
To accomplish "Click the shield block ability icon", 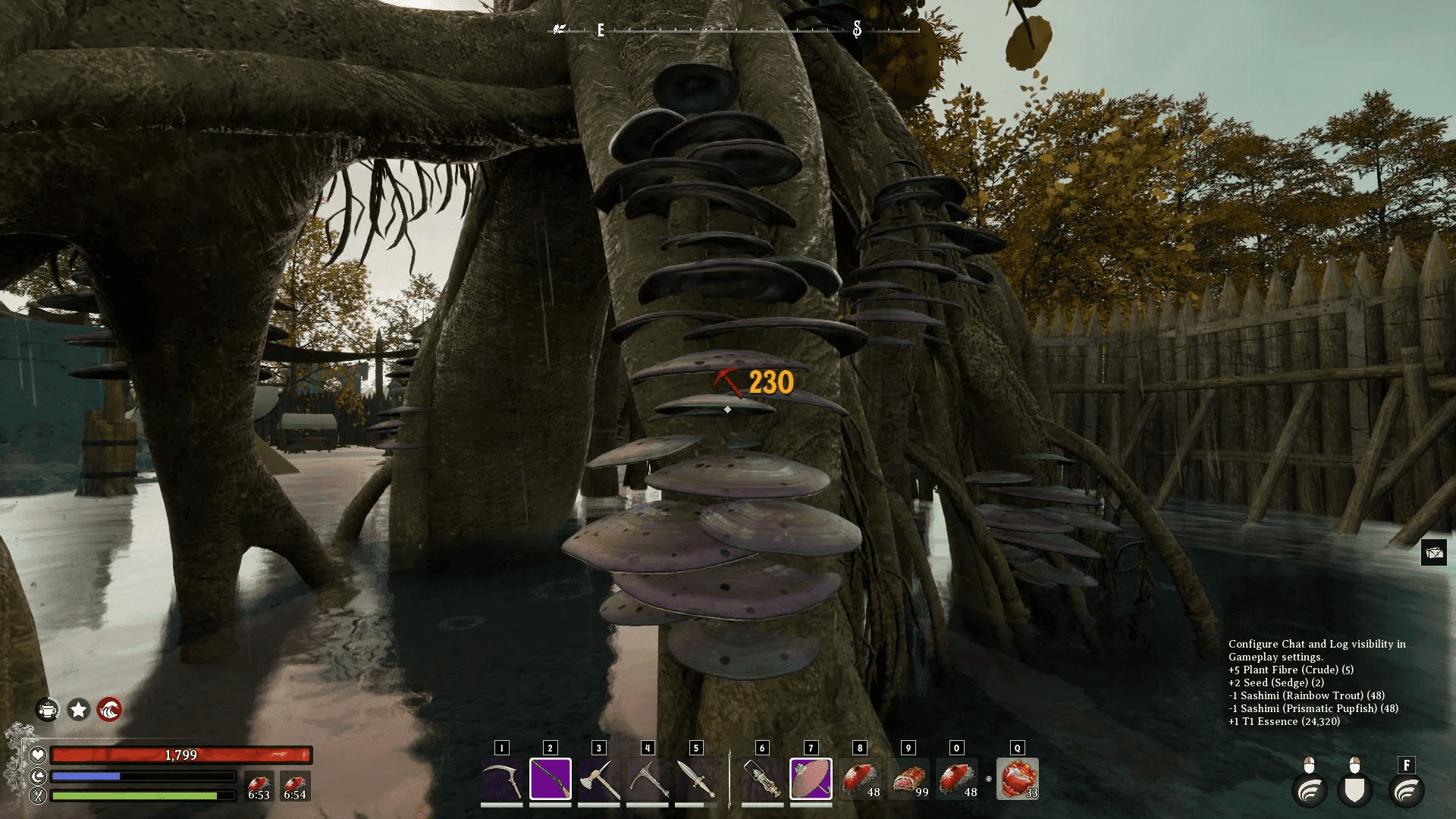I will tap(1354, 791).
